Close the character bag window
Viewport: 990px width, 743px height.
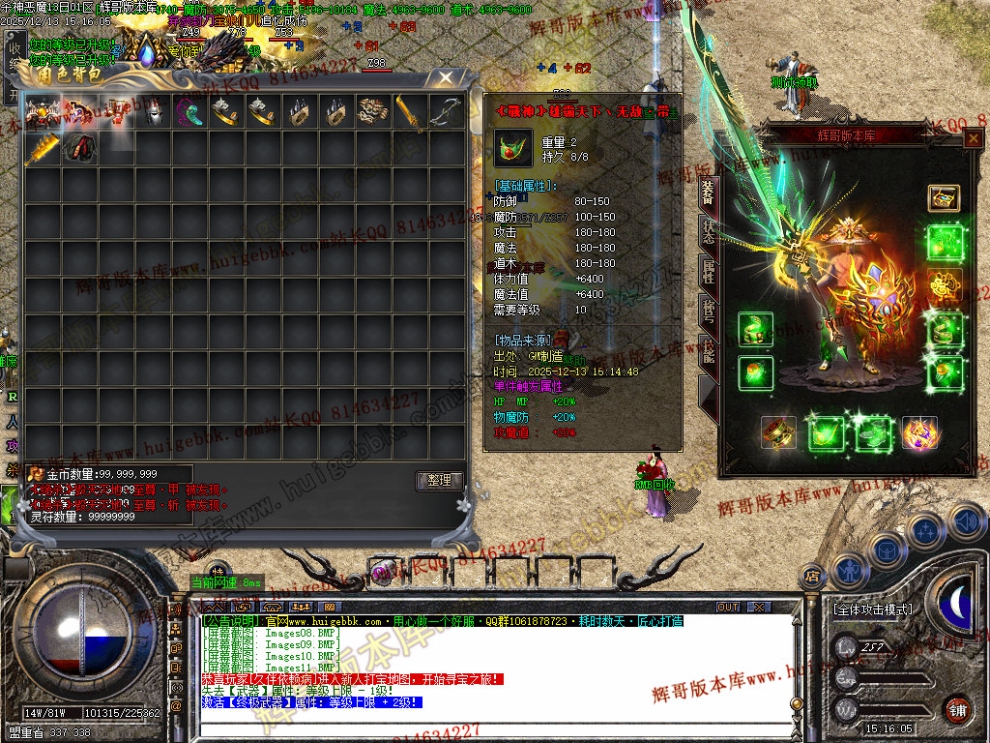pos(445,77)
